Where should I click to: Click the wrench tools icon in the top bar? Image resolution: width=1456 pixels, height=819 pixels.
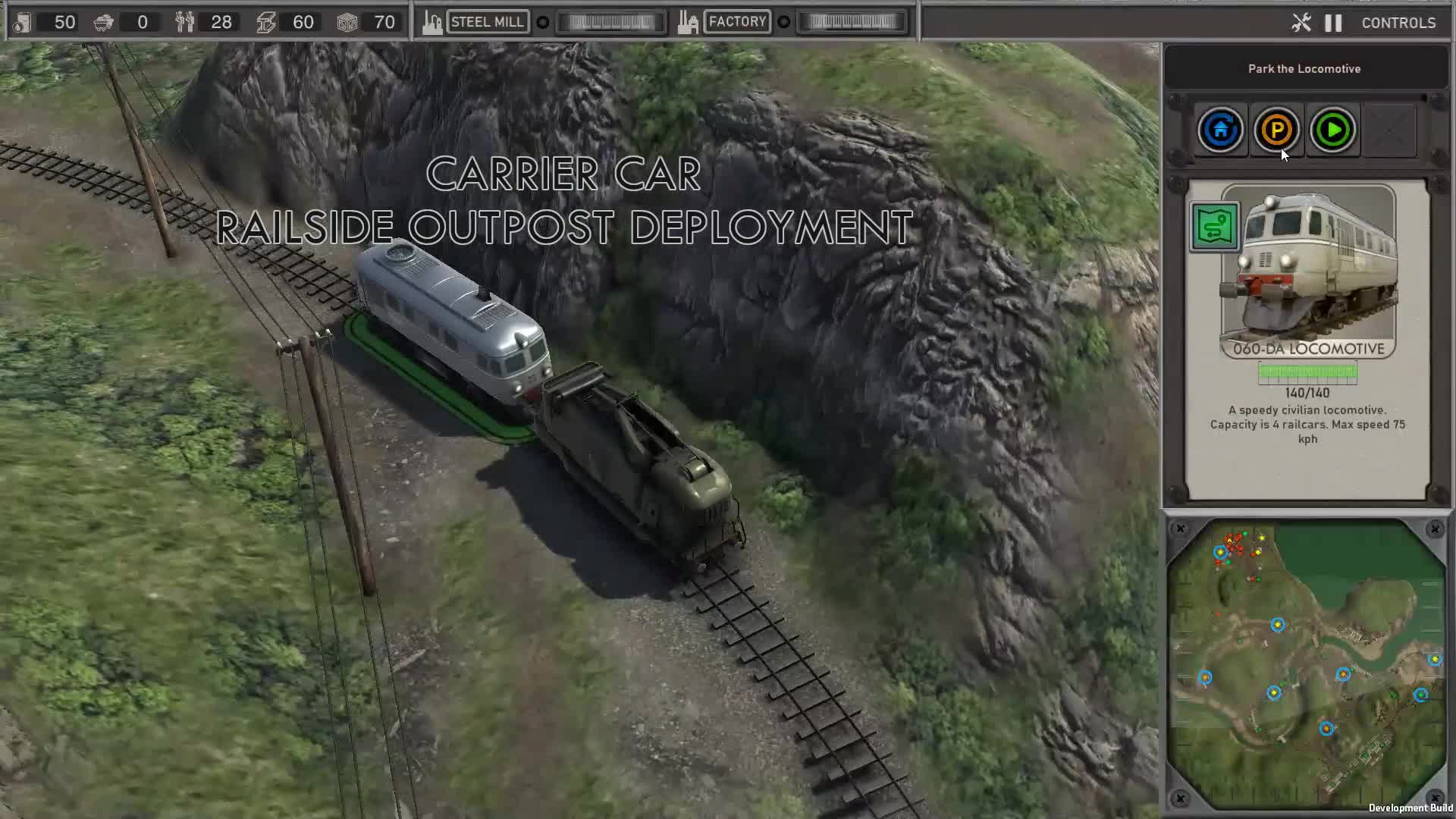click(x=1301, y=23)
